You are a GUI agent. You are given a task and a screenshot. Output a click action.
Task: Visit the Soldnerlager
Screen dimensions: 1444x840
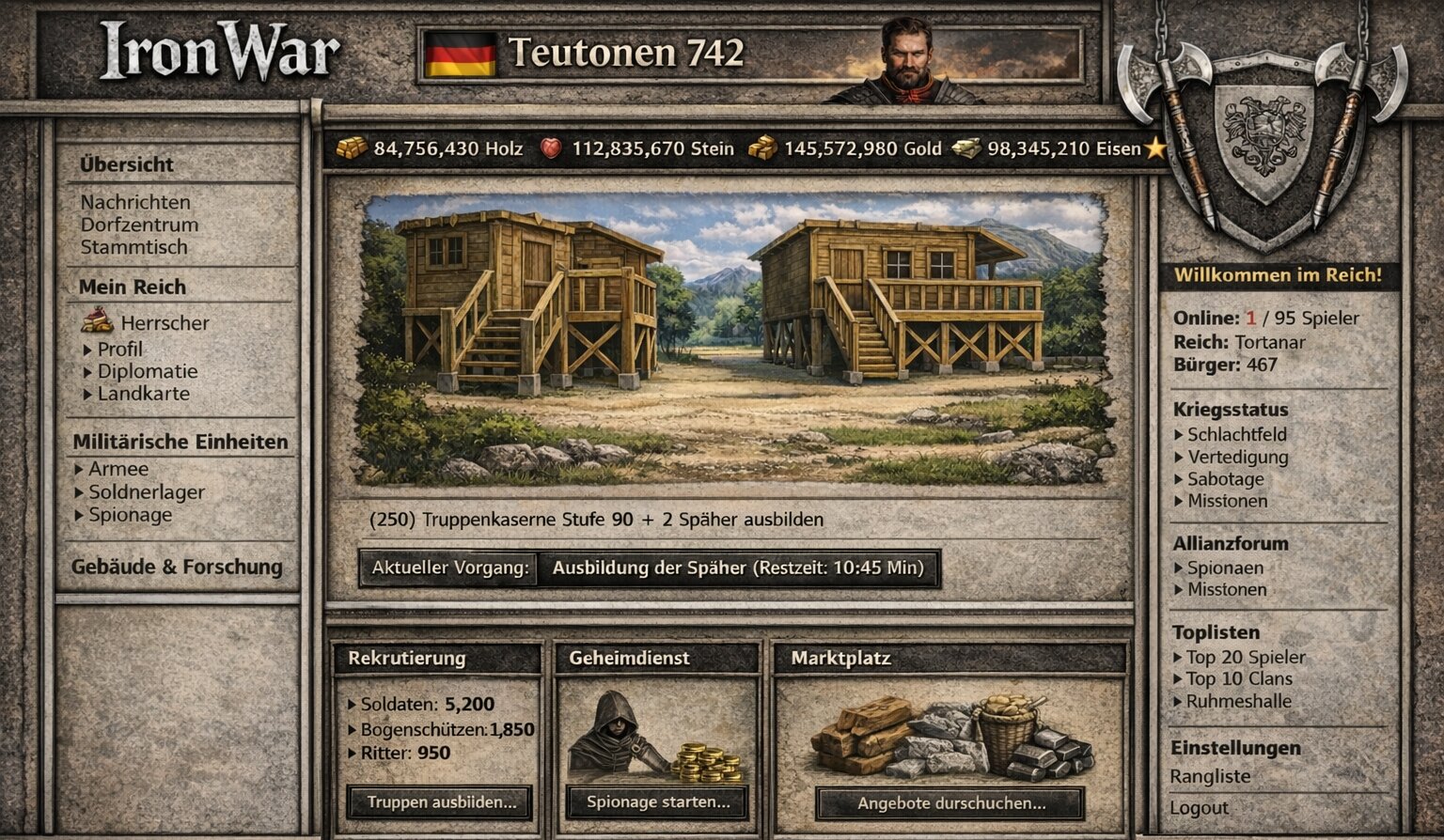pos(146,491)
